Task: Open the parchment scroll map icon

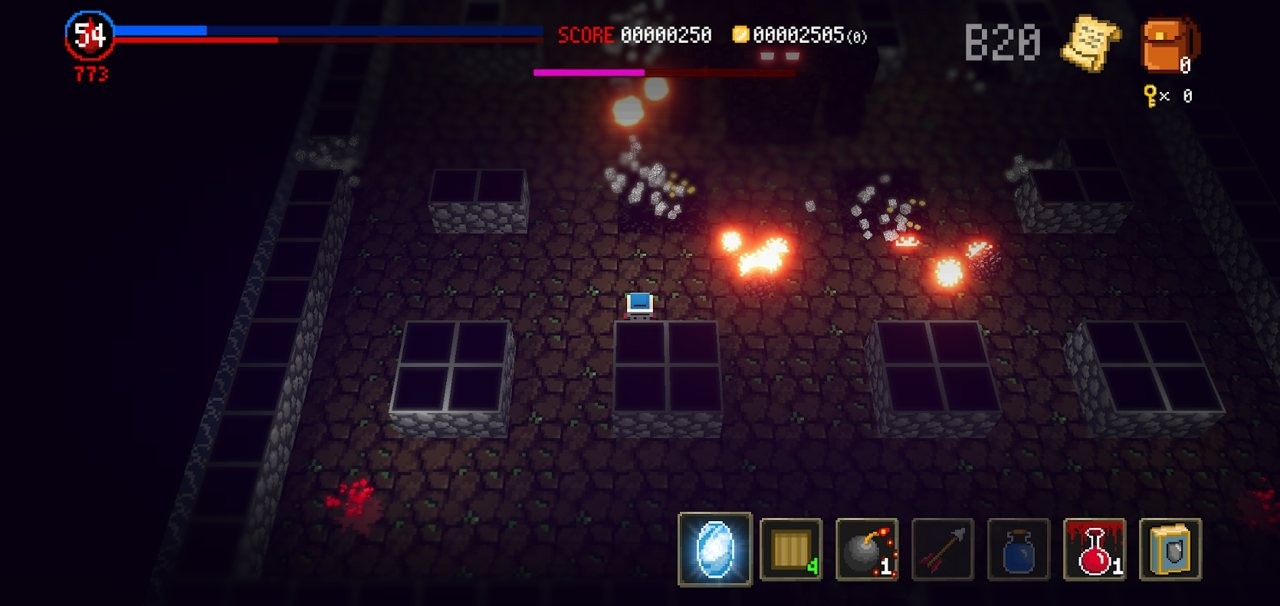Action: pyautogui.click(x=1090, y=43)
